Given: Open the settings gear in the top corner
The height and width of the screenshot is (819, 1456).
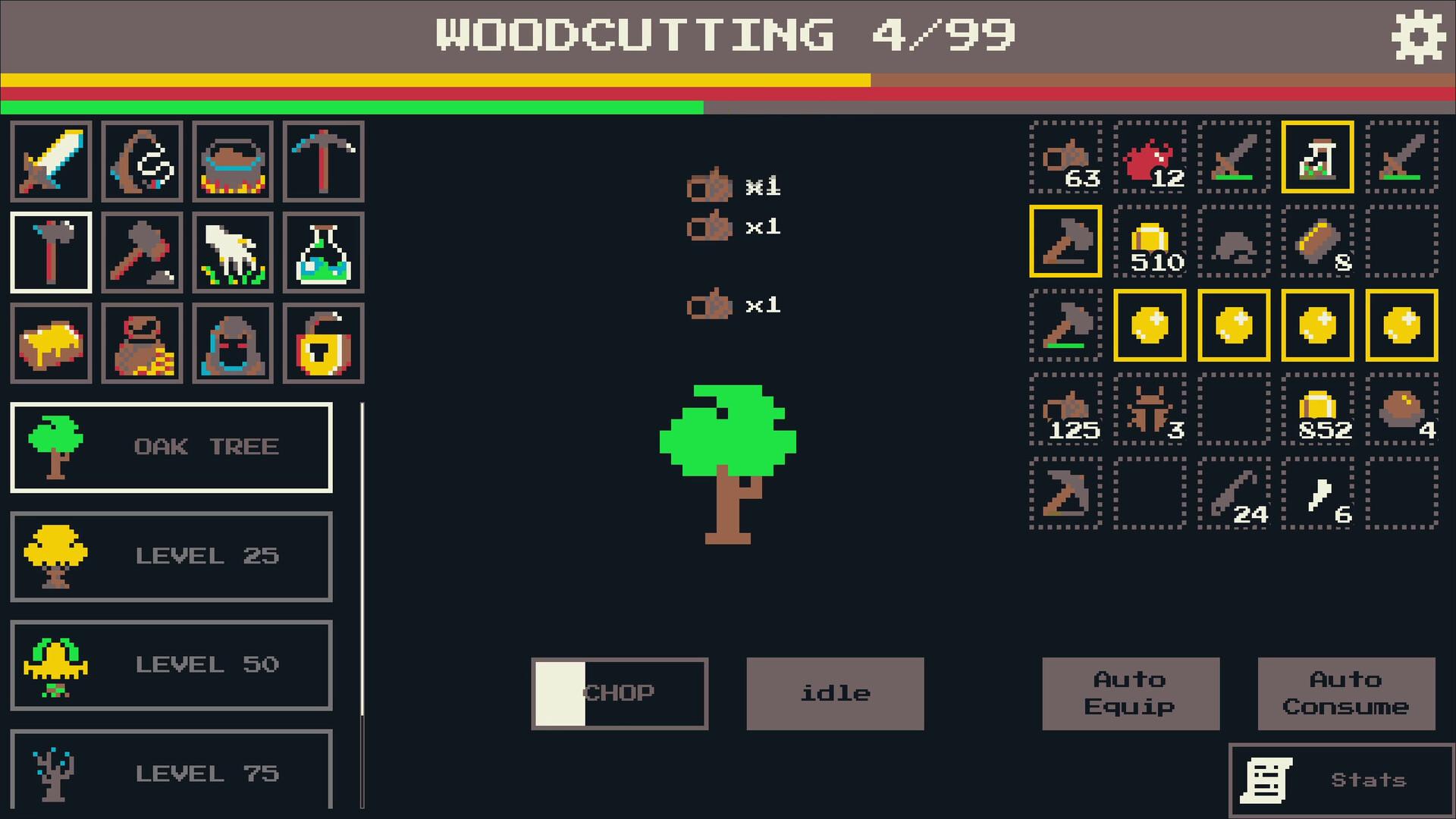Looking at the screenshot, I should click(1420, 34).
